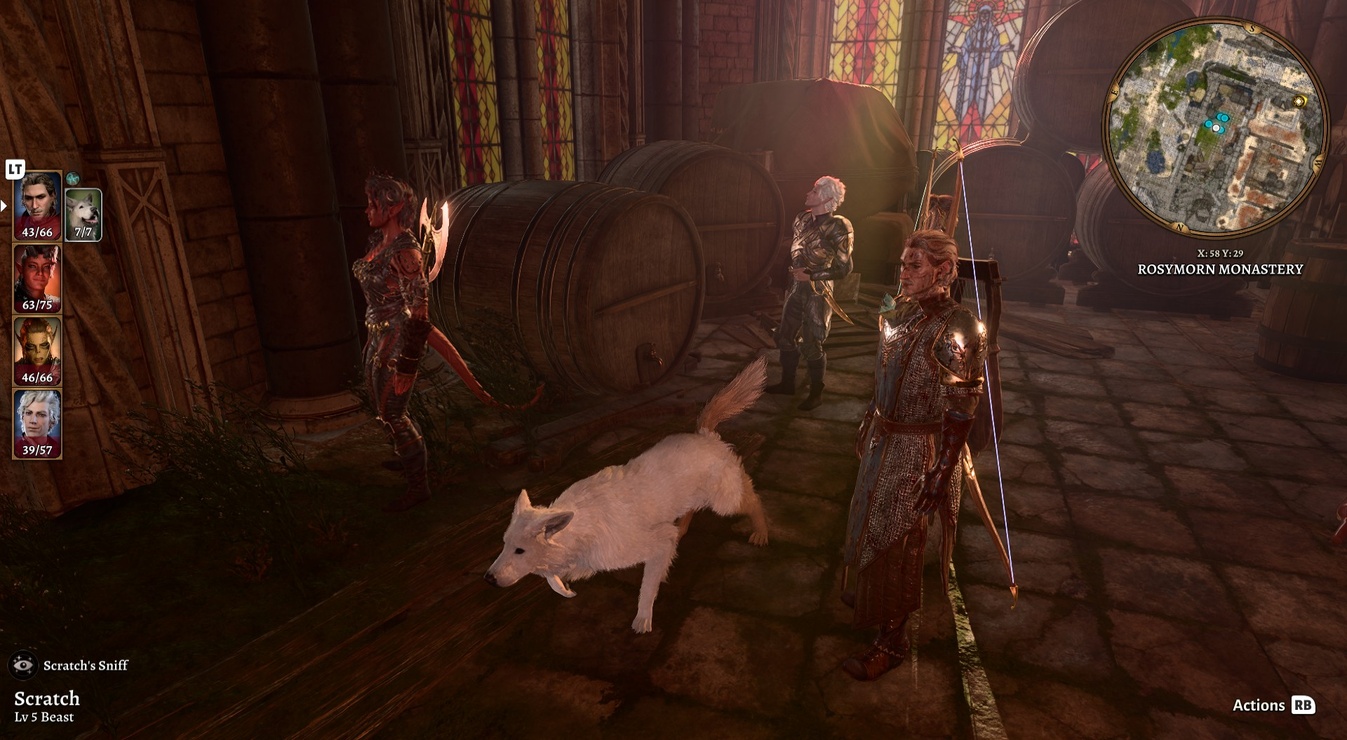Image resolution: width=1347 pixels, height=740 pixels.
Task: Select the dark-haired human party portrait
Action: 37,204
